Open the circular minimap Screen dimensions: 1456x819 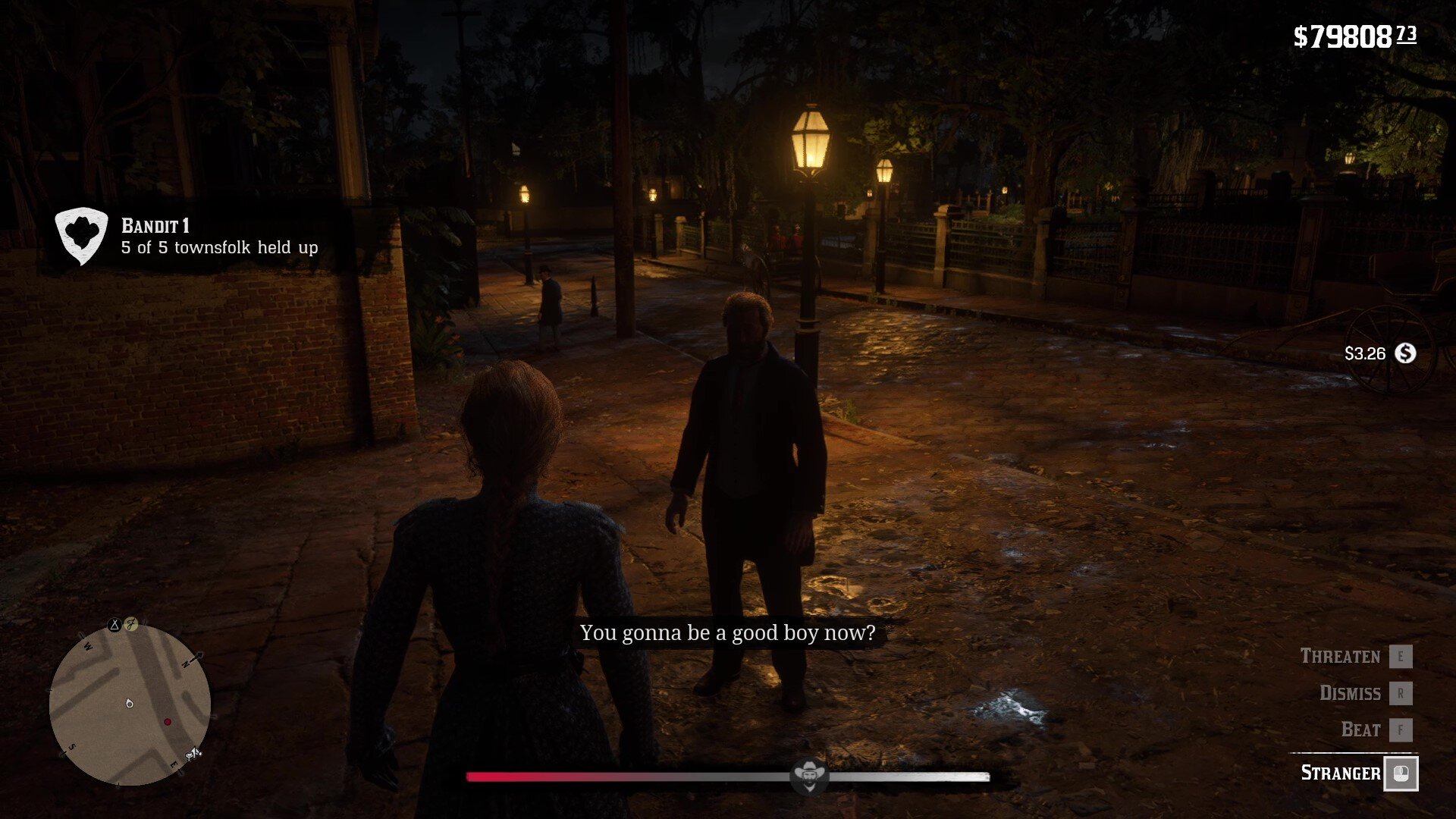click(130, 704)
